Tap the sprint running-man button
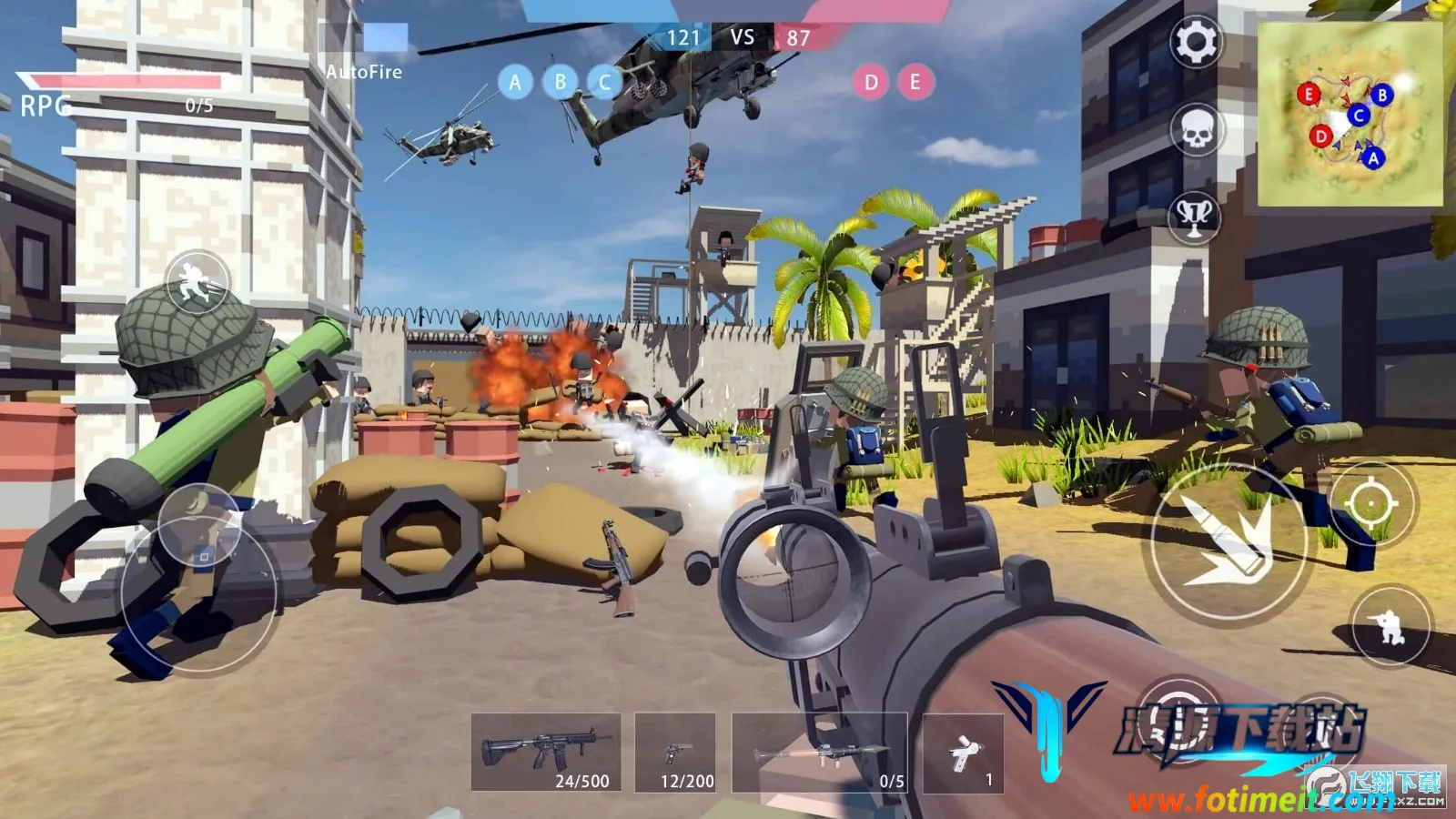The height and width of the screenshot is (819, 1456). 197,281
